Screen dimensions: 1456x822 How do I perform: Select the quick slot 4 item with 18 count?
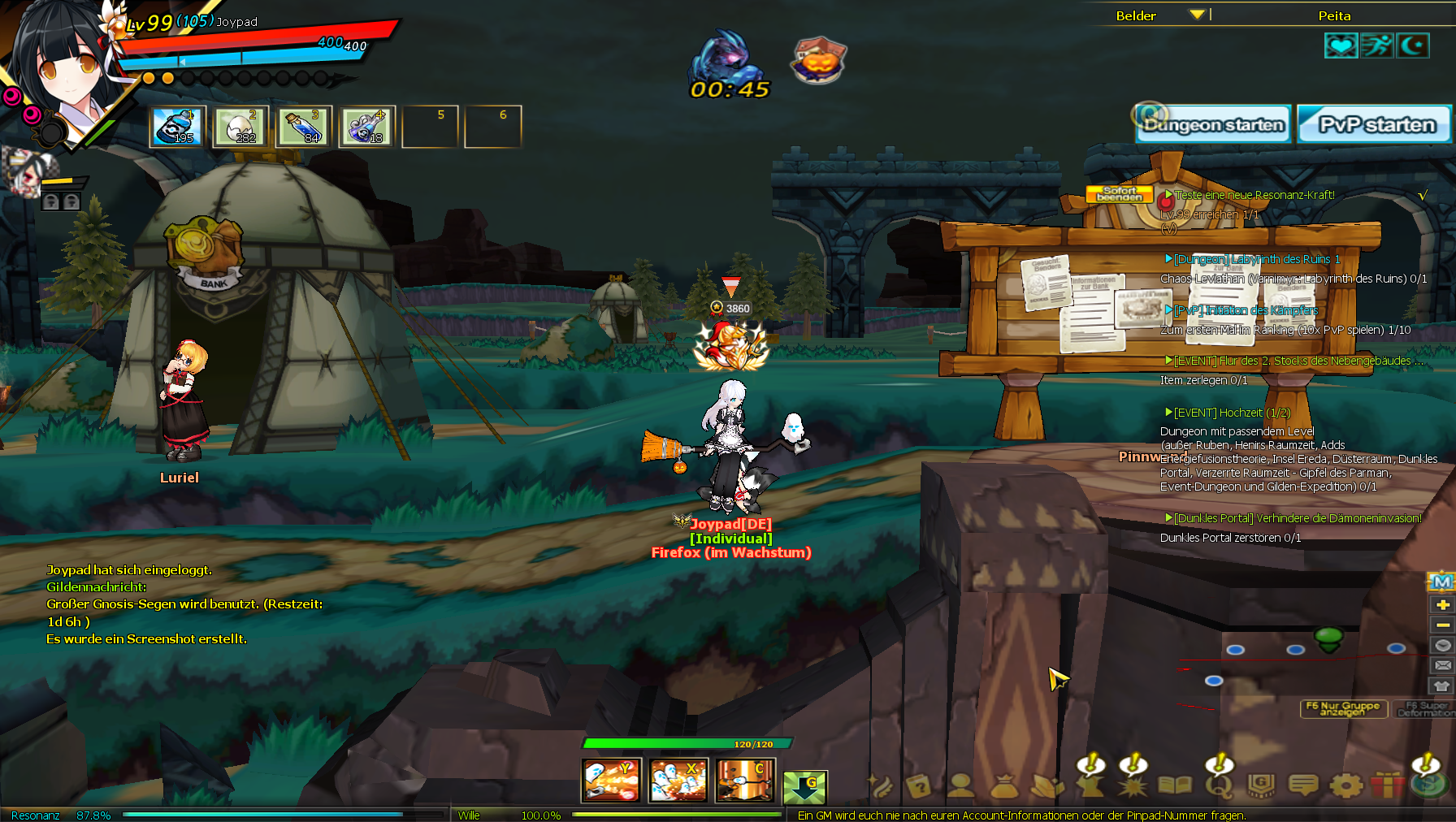[367, 127]
